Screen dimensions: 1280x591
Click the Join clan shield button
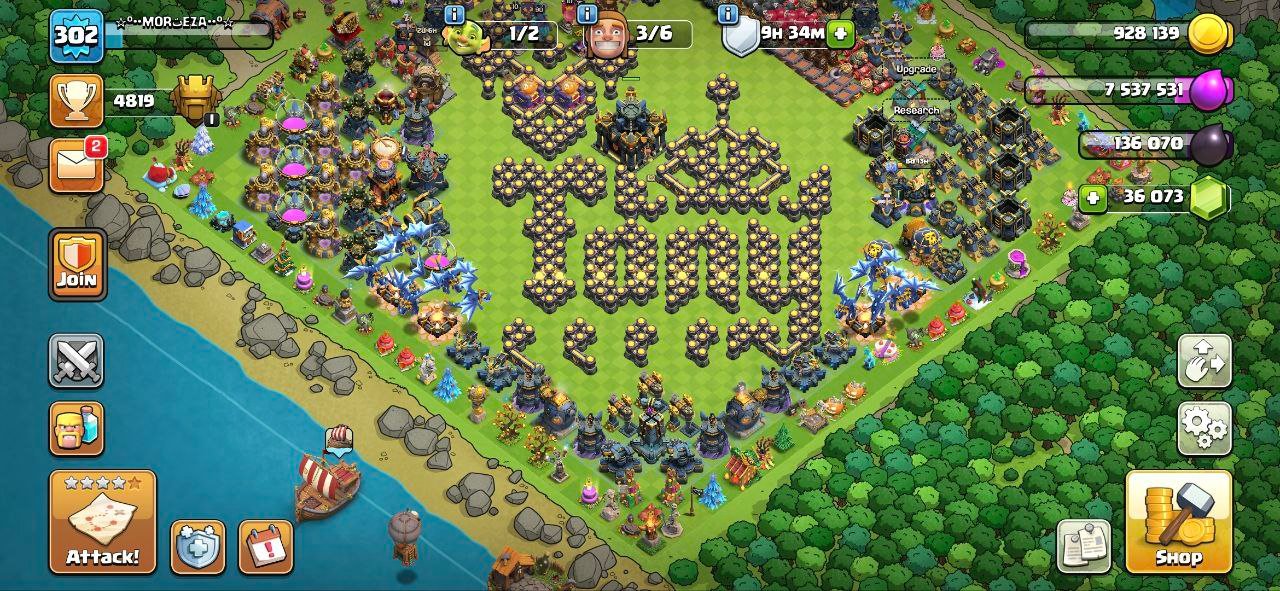click(x=77, y=264)
